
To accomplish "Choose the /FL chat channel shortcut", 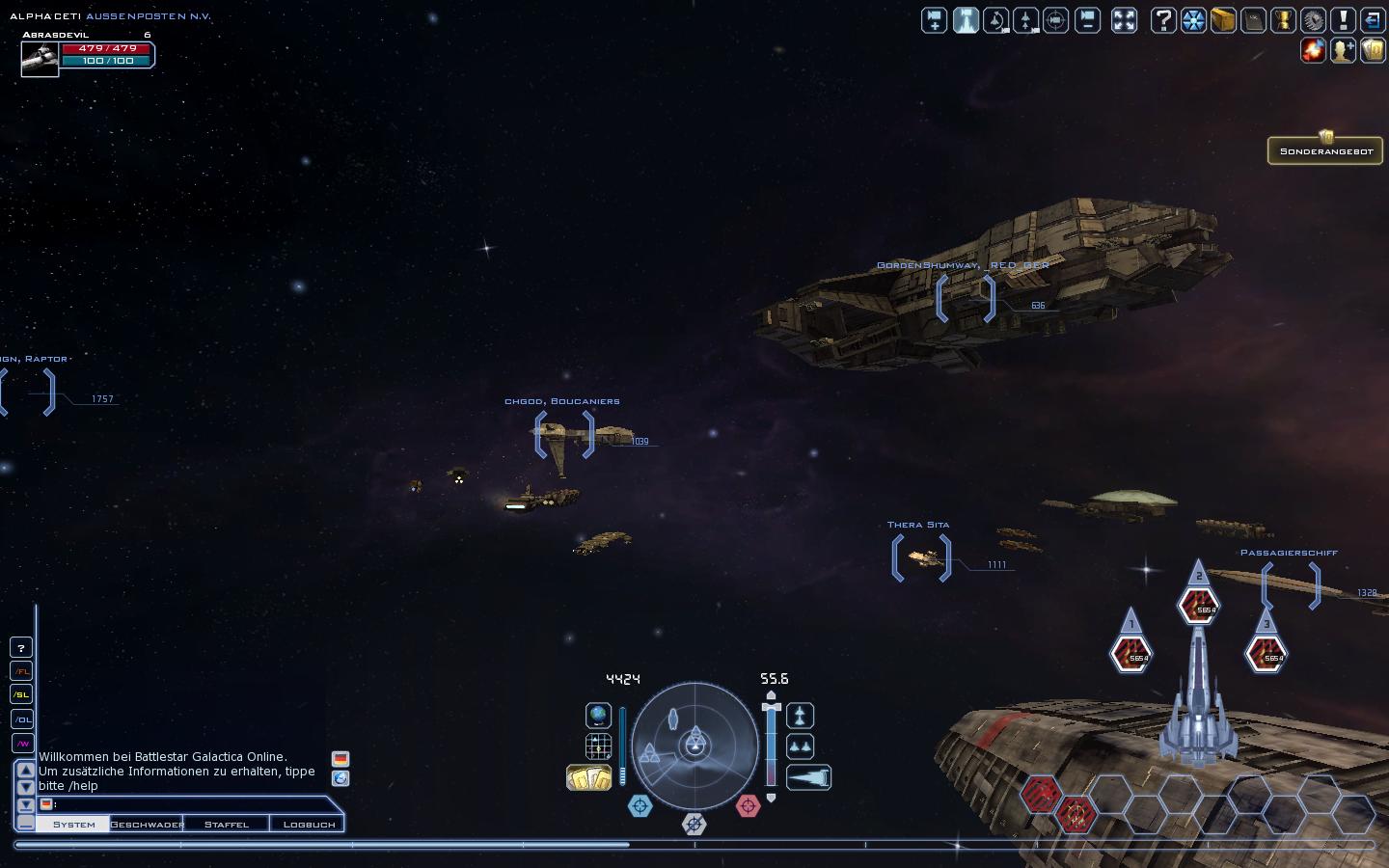I will [x=21, y=671].
